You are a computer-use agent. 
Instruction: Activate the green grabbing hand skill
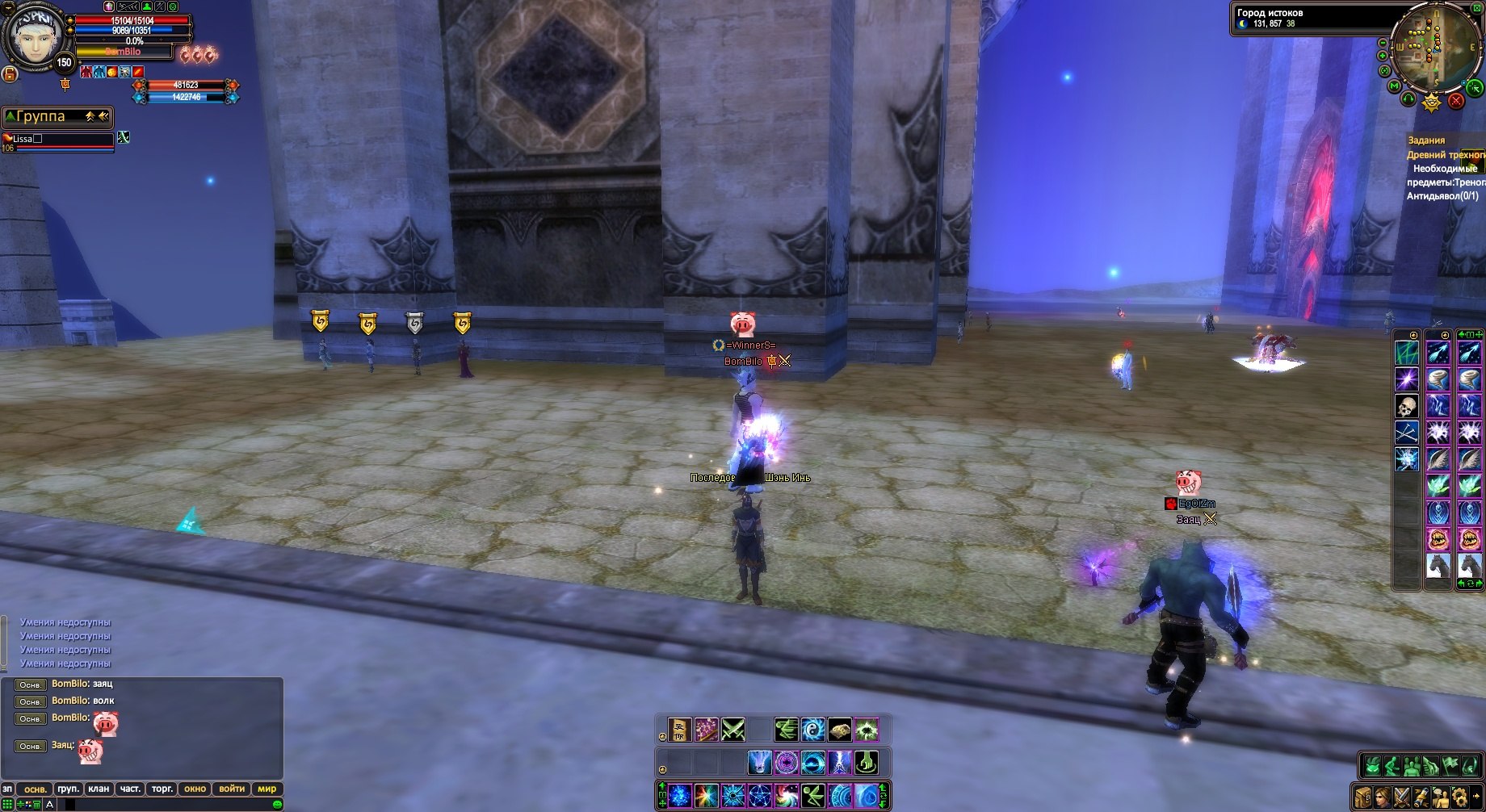tap(866, 762)
